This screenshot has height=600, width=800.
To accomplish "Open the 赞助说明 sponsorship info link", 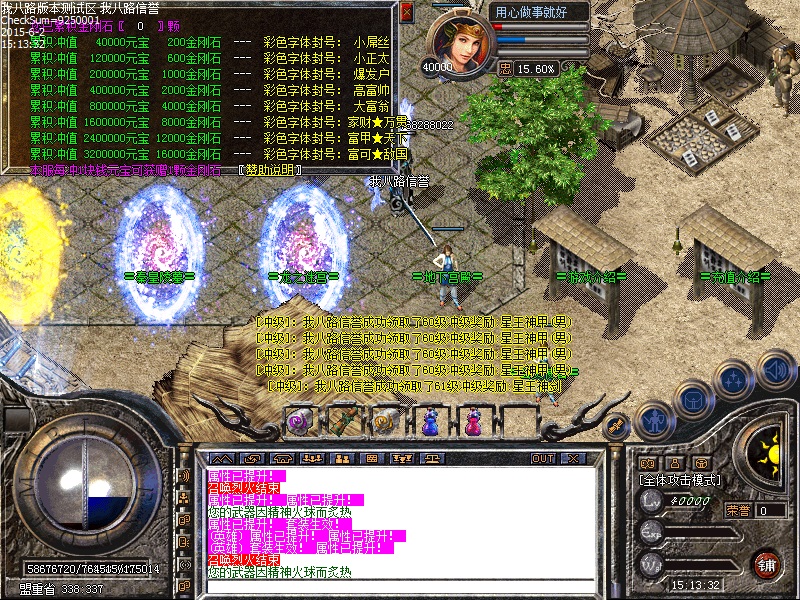I will (x=269, y=170).
